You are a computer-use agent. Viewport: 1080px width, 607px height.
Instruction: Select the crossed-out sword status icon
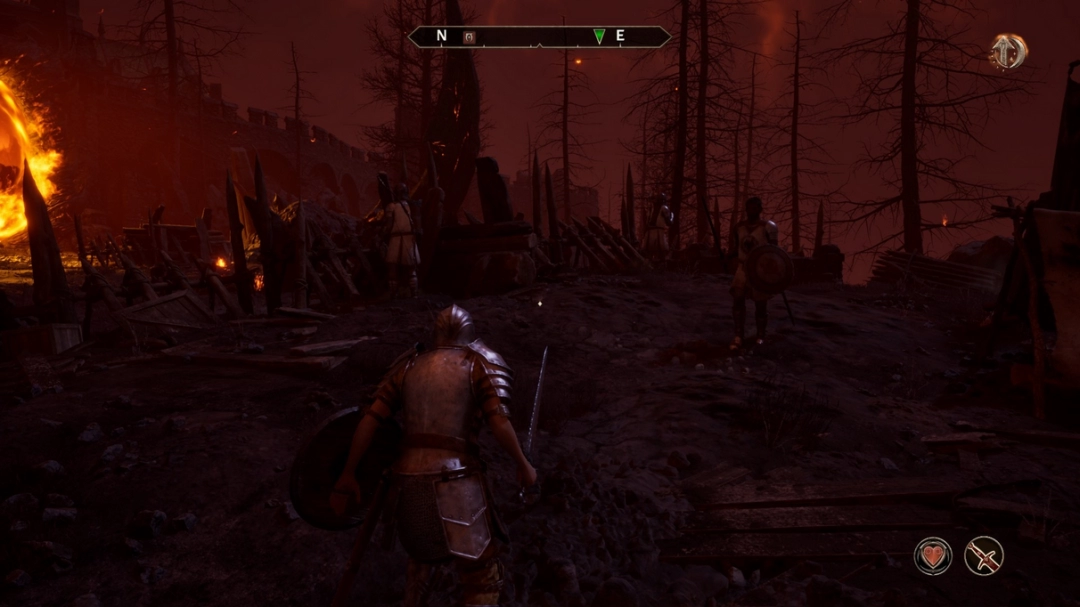[x=984, y=556]
